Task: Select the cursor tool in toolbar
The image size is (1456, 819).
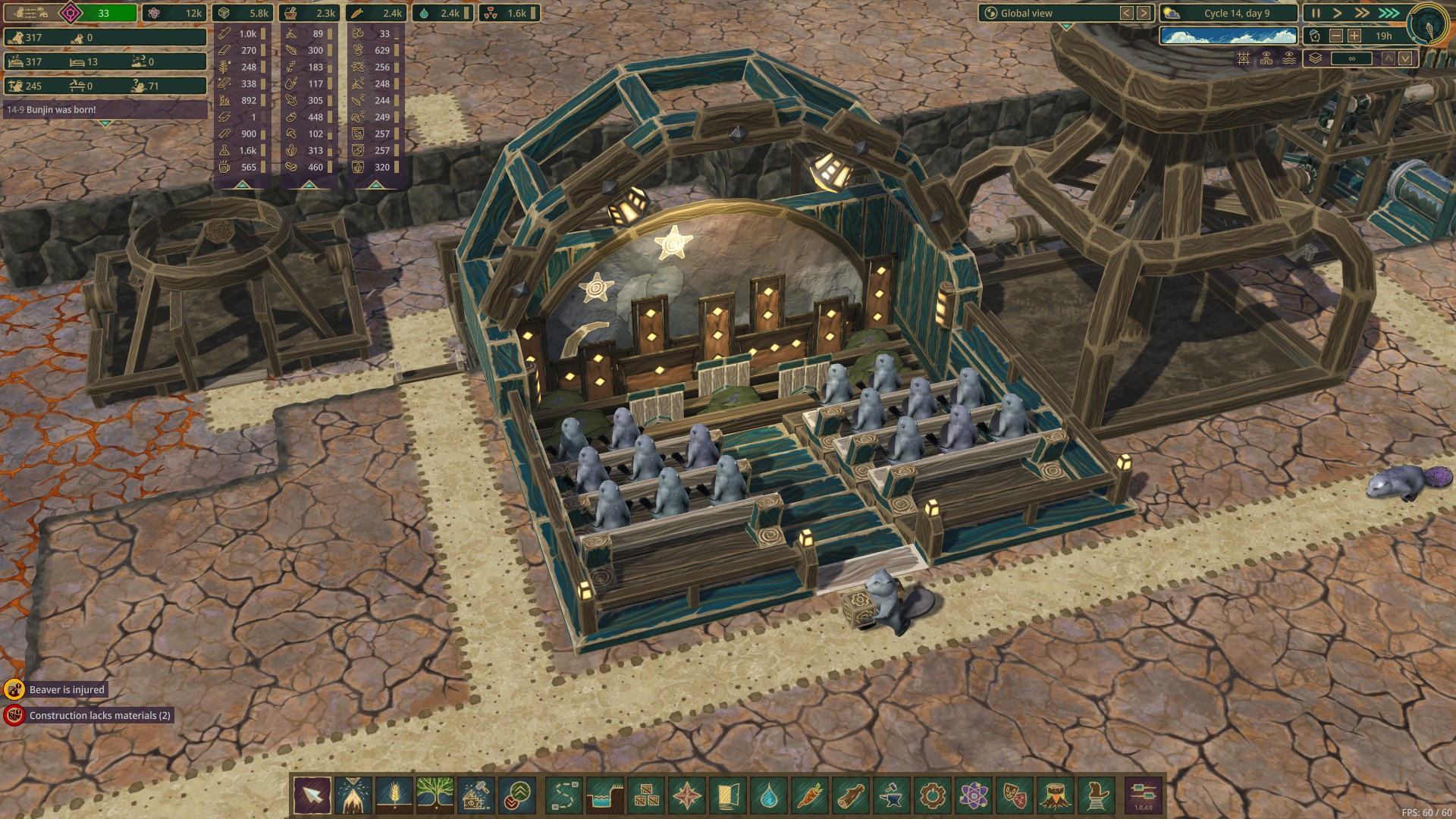Action: click(312, 795)
